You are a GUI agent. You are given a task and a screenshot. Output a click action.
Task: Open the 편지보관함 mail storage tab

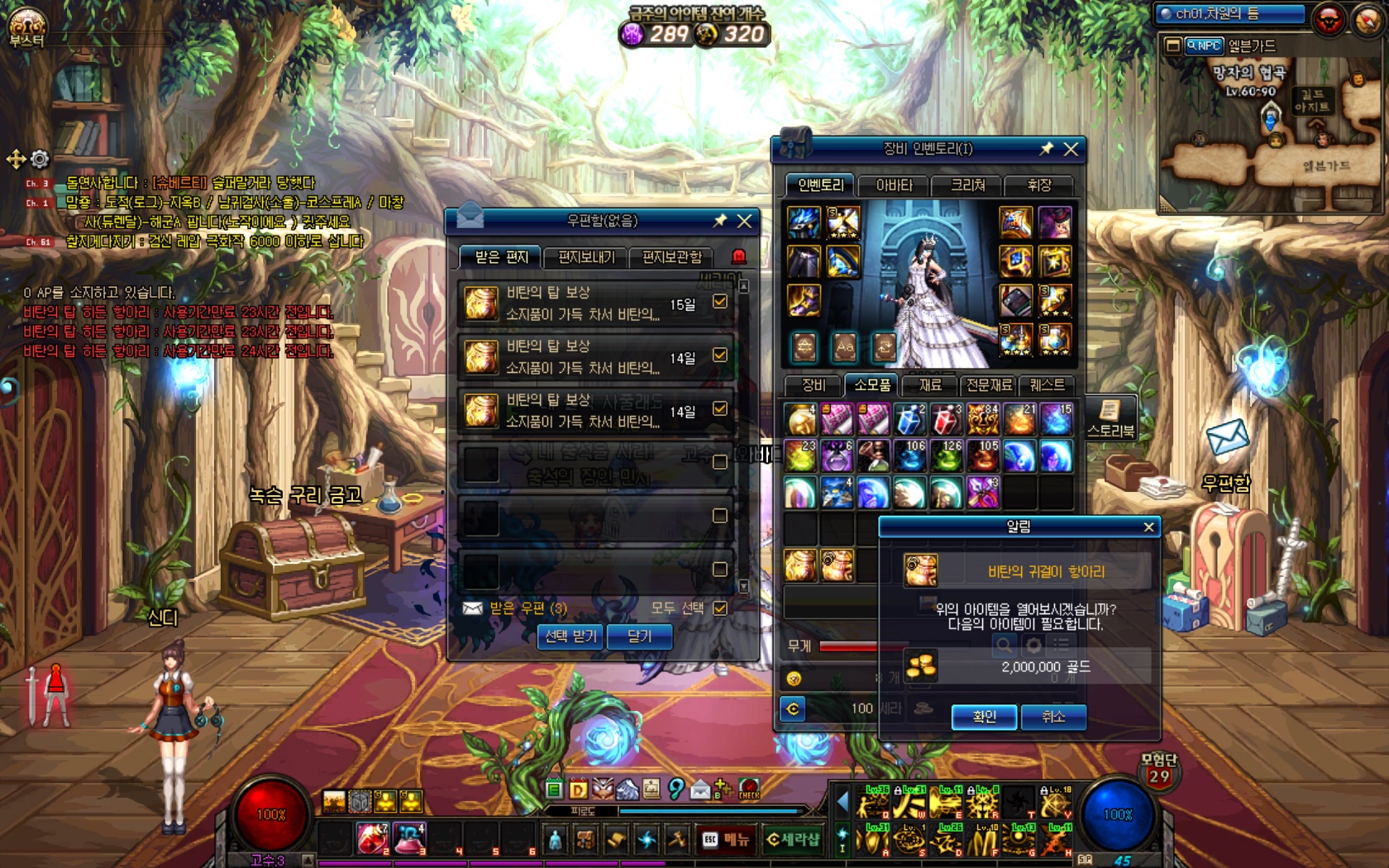coord(671,257)
